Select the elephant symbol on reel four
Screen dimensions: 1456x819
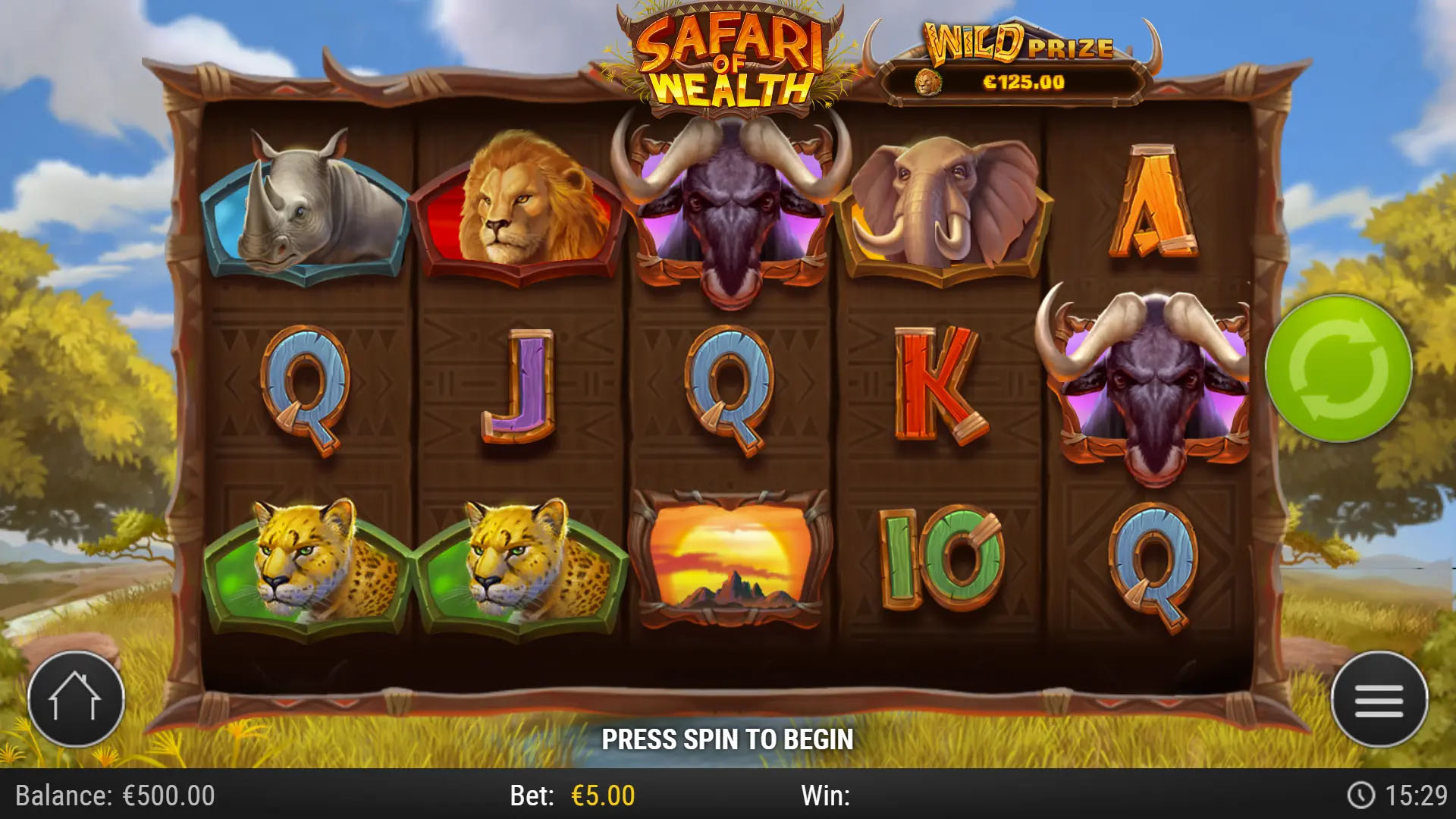point(946,201)
